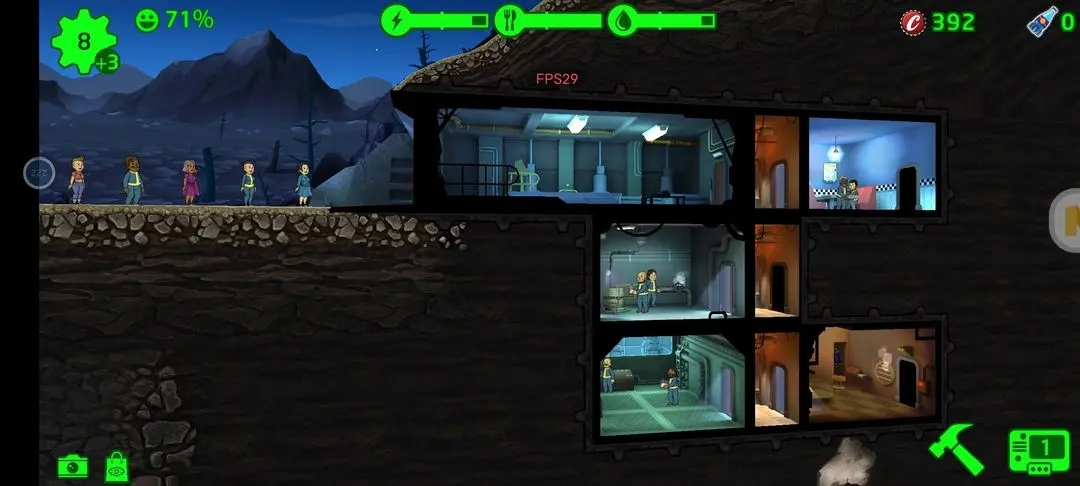The width and height of the screenshot is (1080, 486).
Task: Tap the bottle caps counter
Action: click(938, 22)
